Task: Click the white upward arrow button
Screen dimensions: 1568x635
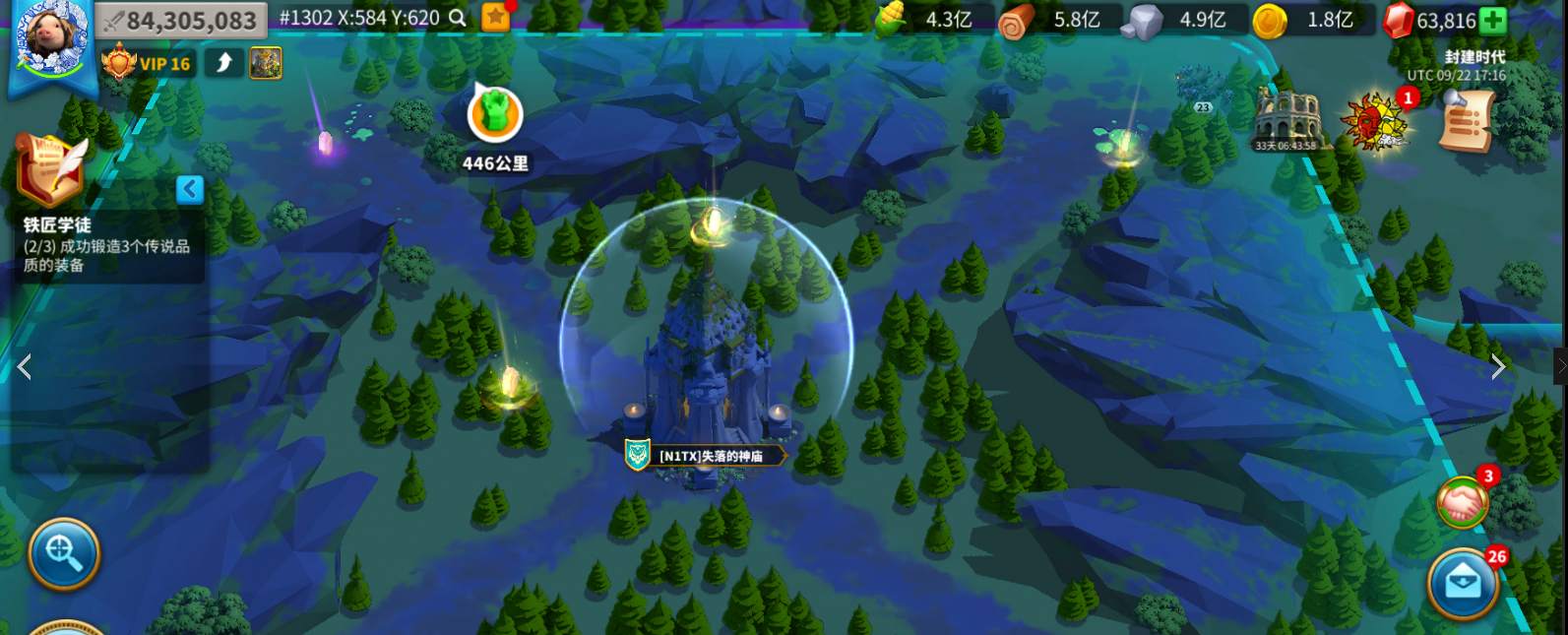Action: (x=224, y=63)
